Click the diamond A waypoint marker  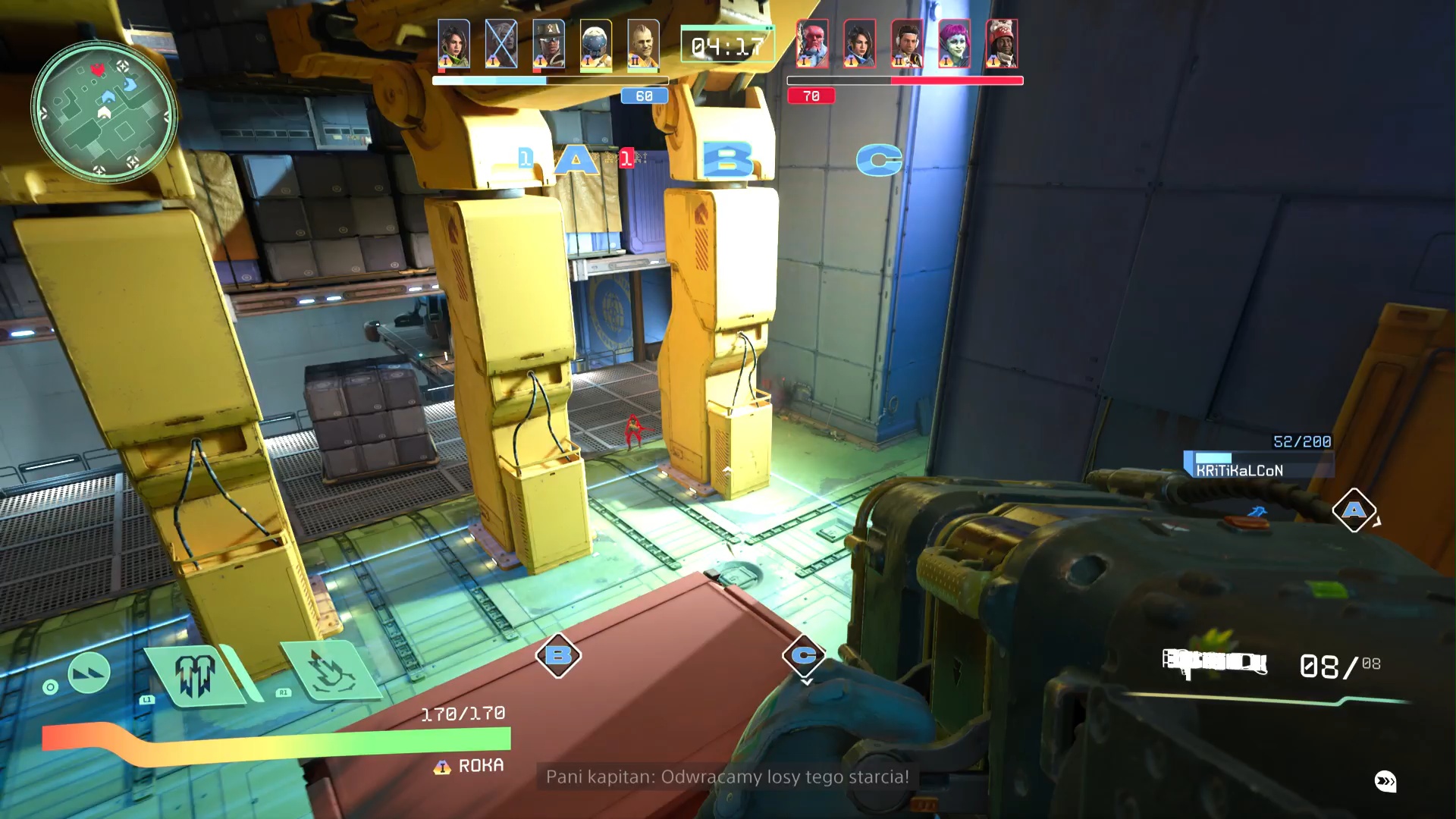pyautogui.click(x=1354, y=510)
